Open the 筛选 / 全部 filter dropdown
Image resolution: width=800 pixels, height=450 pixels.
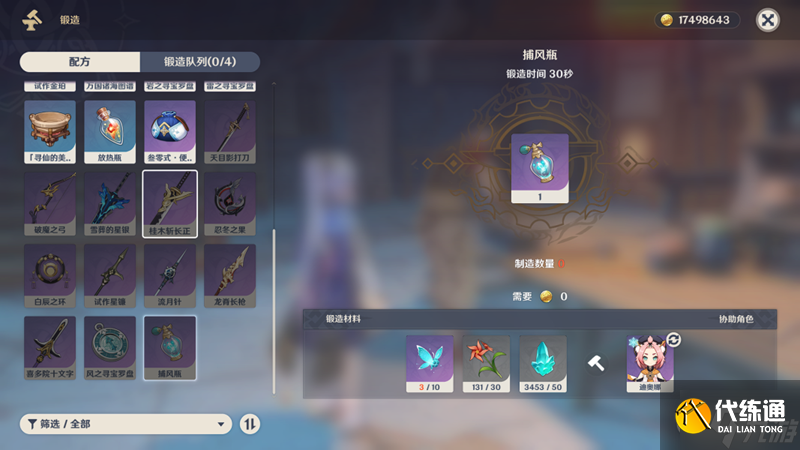click(x=126, y=424)
